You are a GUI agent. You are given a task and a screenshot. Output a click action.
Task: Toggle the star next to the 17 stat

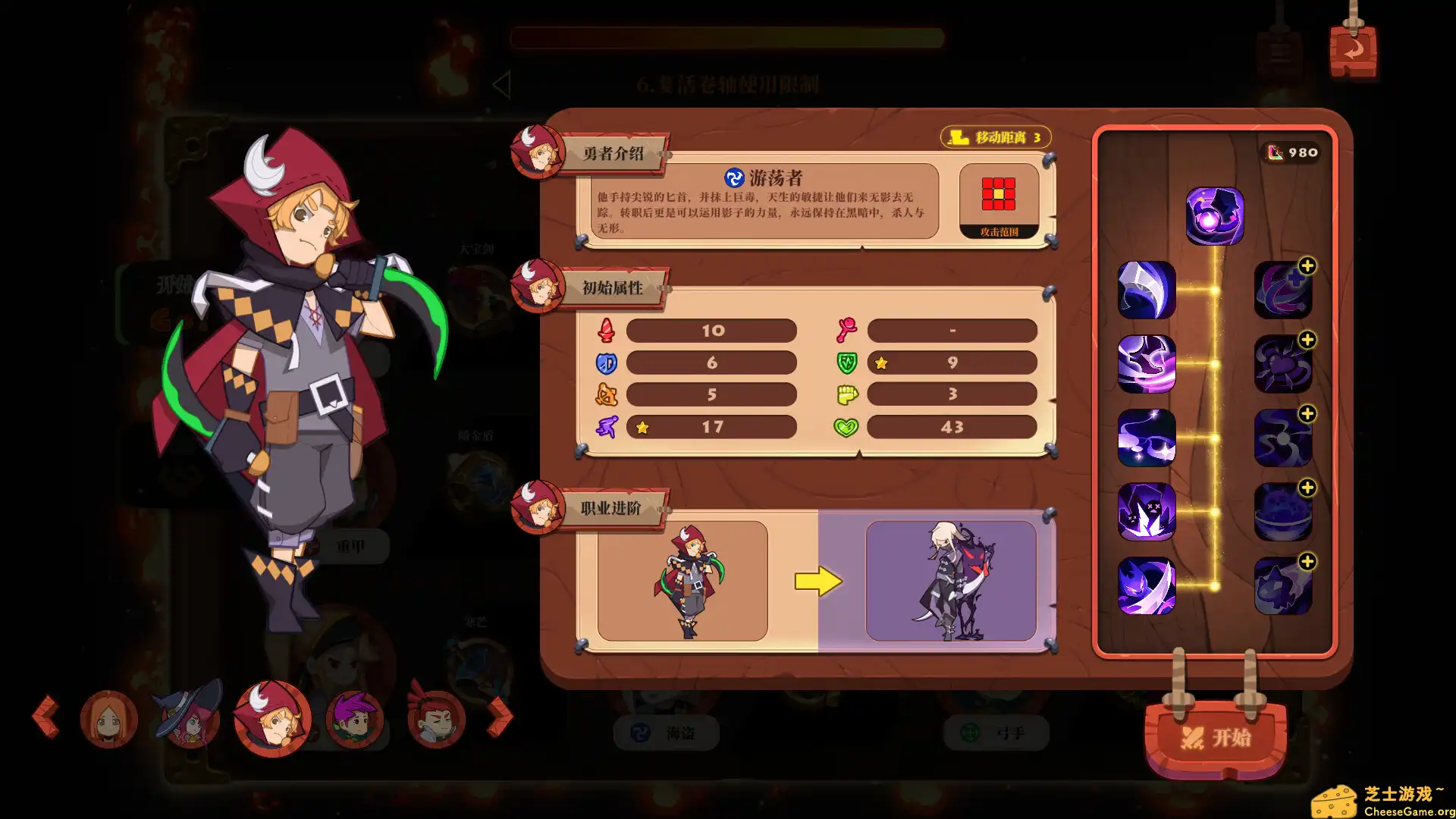(x=642, y=427)
